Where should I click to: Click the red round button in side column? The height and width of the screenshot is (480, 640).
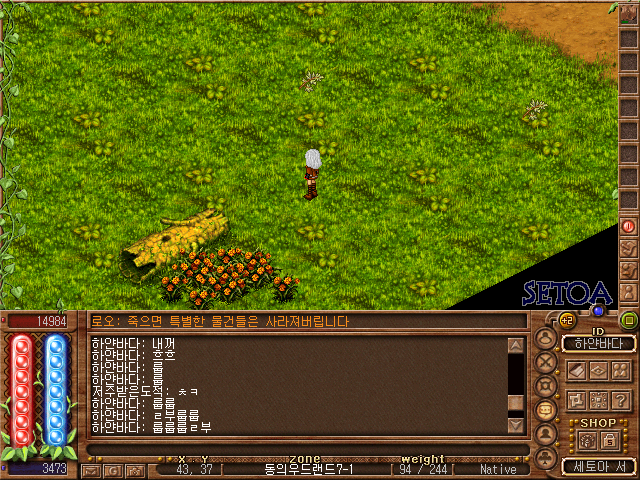click(x=629, y=226)
